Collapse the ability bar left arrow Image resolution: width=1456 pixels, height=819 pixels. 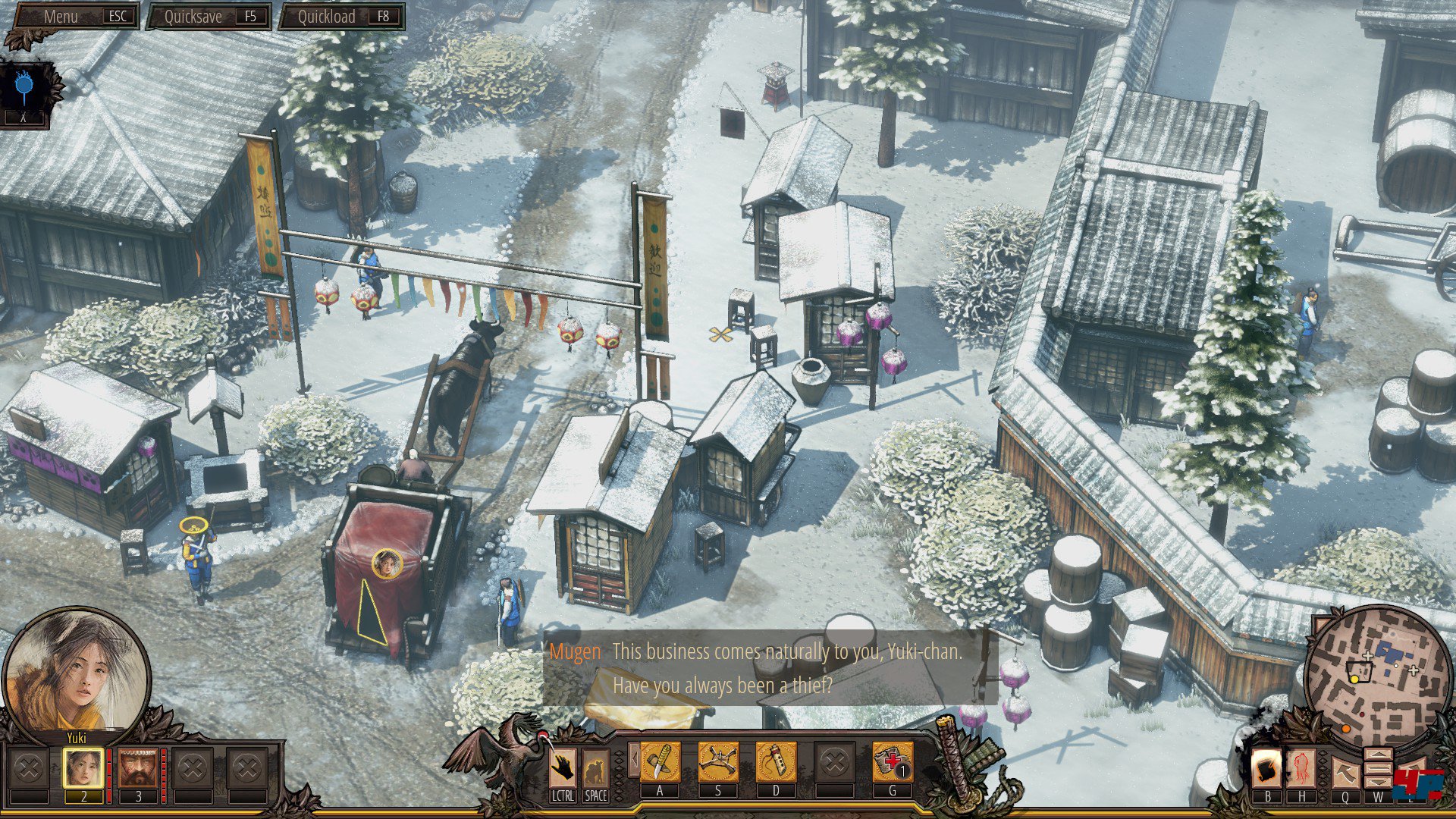[x=632, y=760]
